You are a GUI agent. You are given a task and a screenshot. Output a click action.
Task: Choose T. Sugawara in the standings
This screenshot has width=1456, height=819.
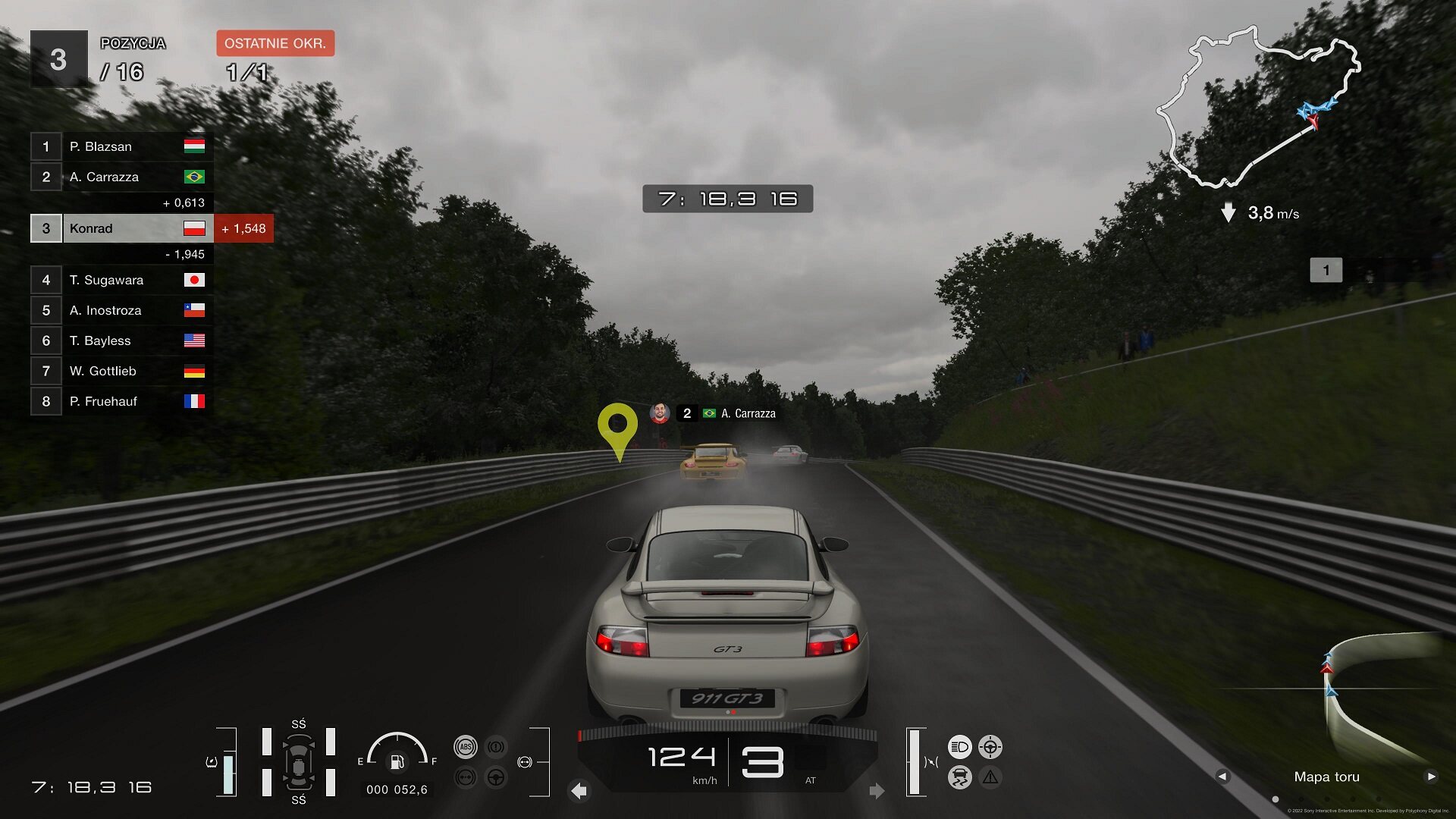[x=121, y=280]
